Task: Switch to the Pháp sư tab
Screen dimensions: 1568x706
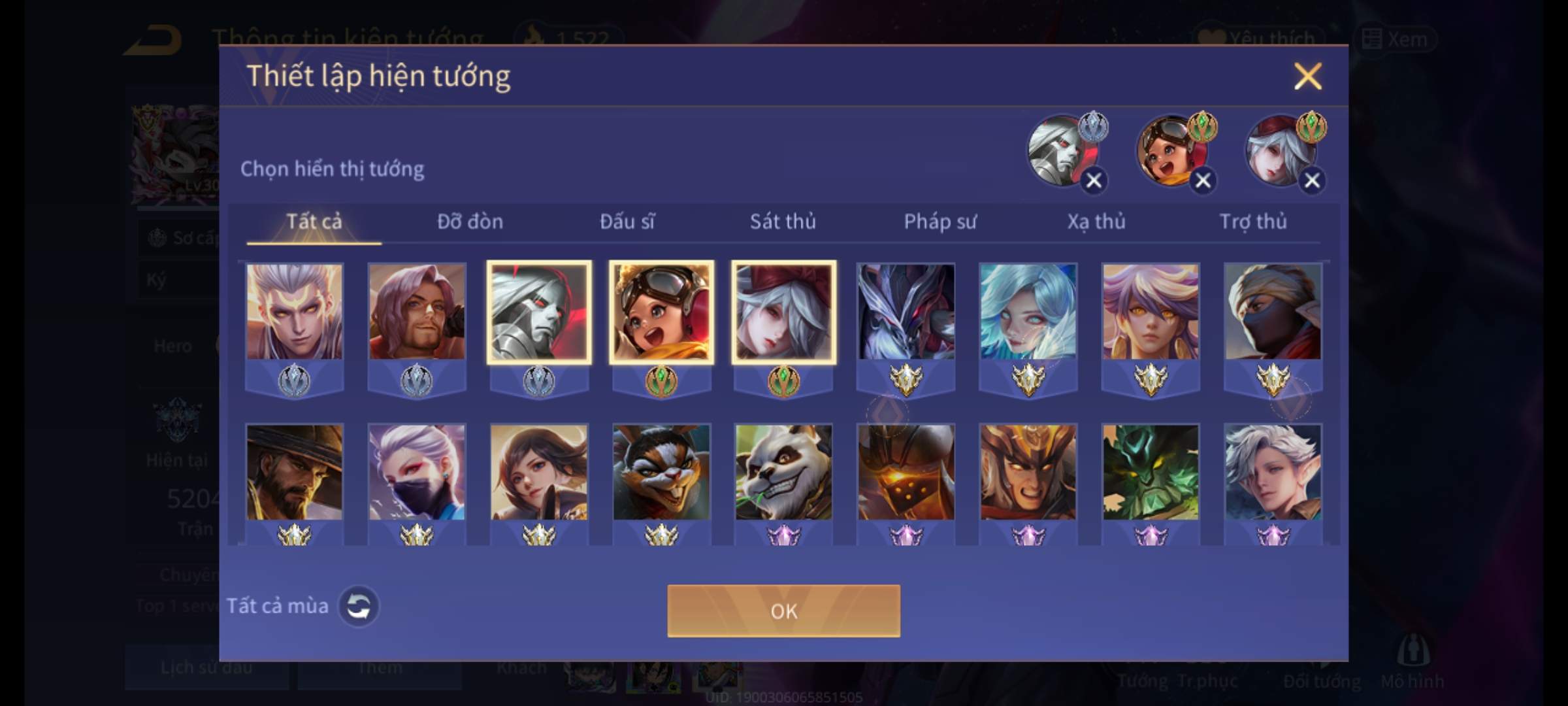Action: point(940,222)
